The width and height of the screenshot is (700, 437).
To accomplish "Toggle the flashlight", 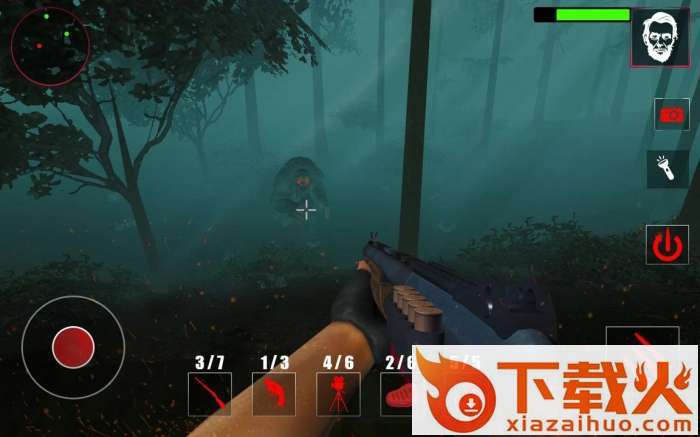I will pyautogui.click(x=667, y=169).
